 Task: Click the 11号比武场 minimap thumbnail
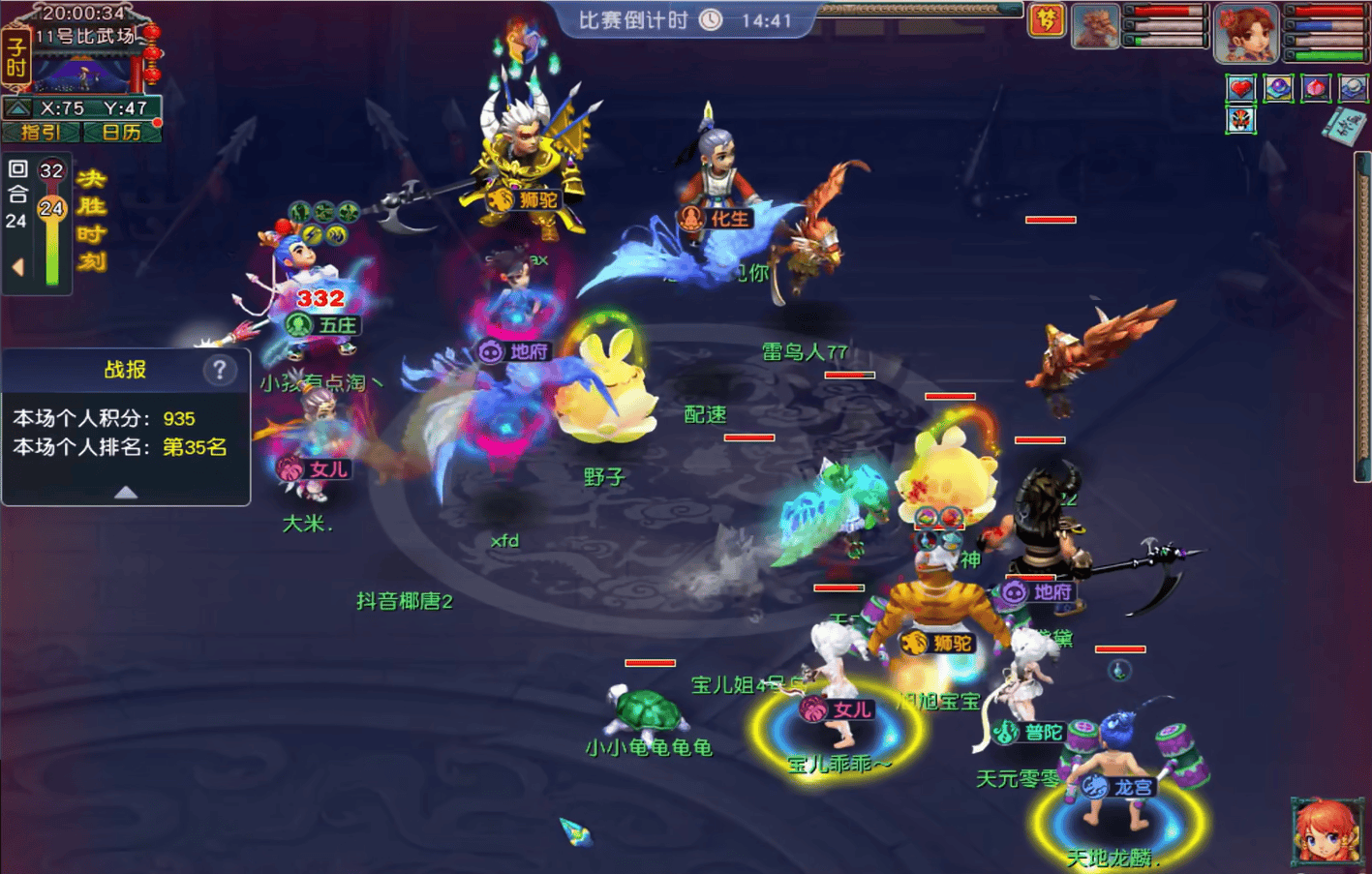point(81,68)
